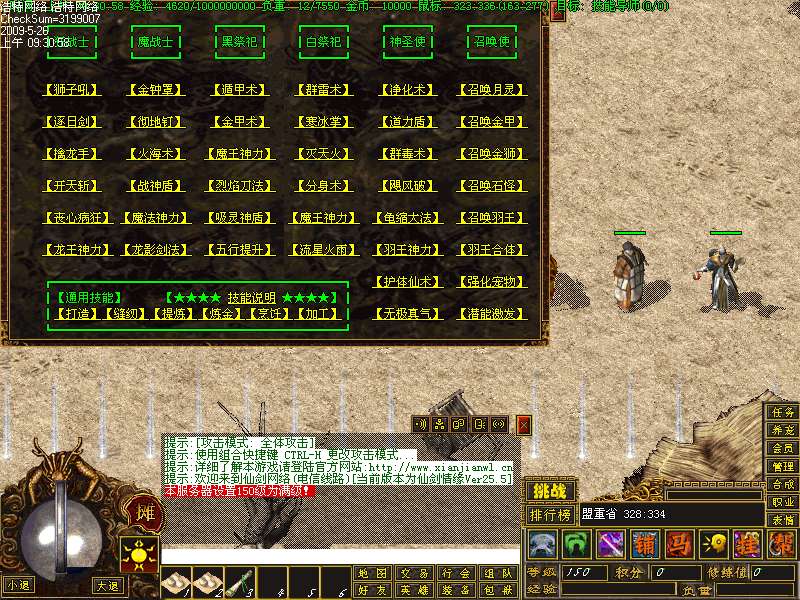
Task: Choose the 召唤使 class heading
Action: coord(492,43)
